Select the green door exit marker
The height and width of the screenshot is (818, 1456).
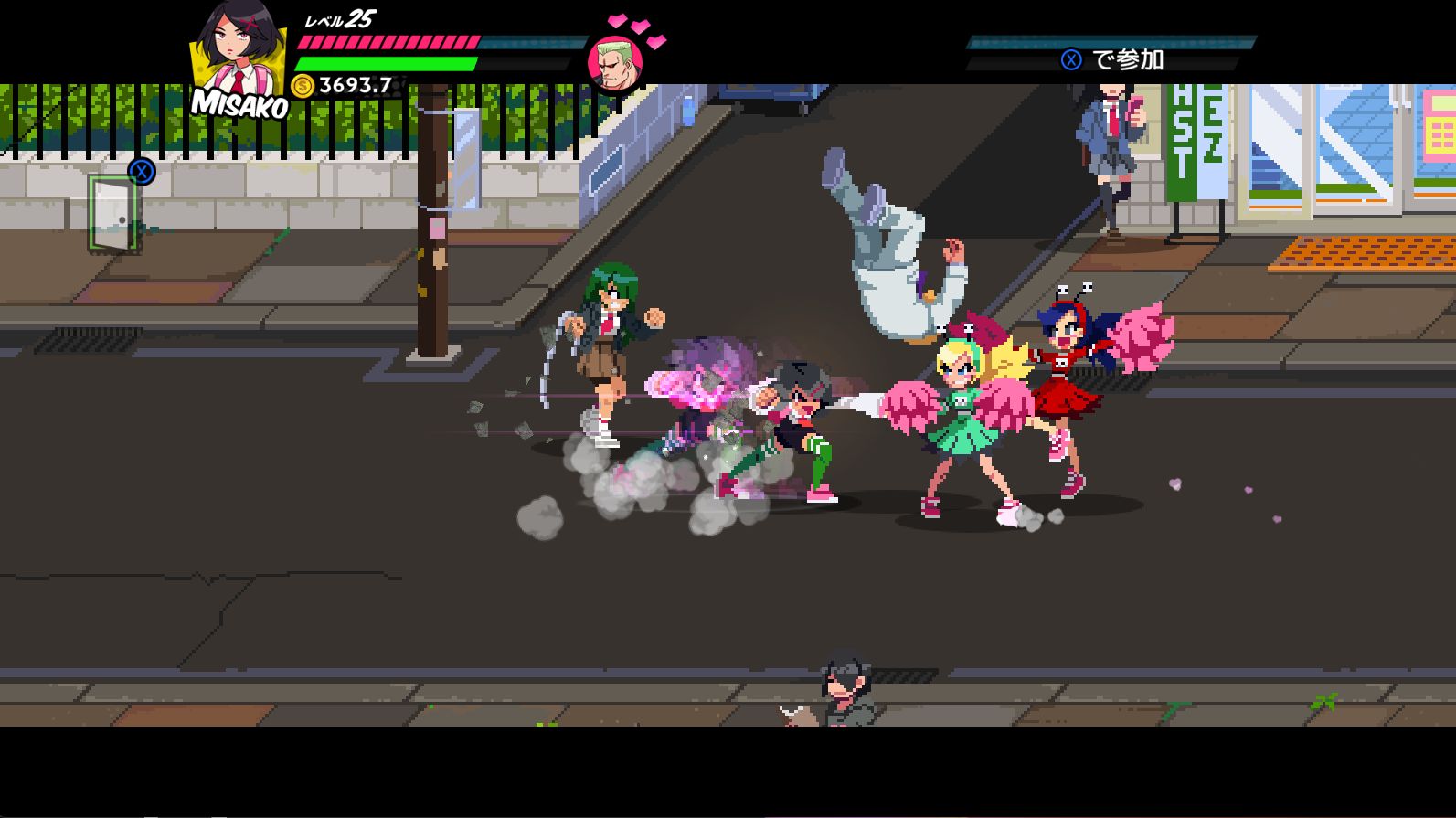coord(113,213)
